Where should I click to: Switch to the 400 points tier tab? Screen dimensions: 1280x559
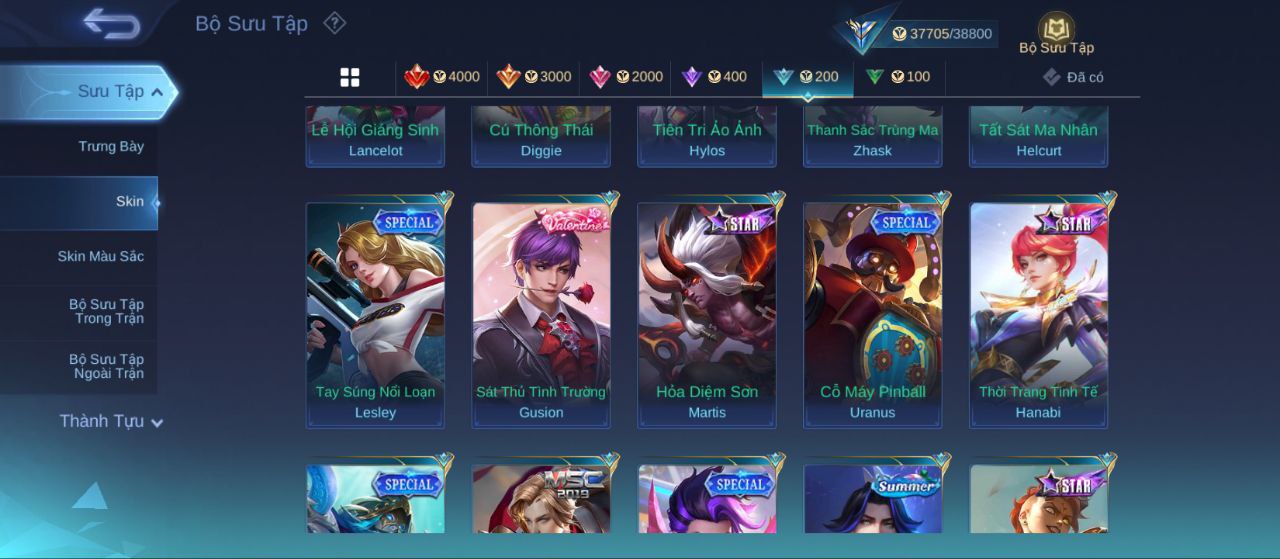(714, 77)
